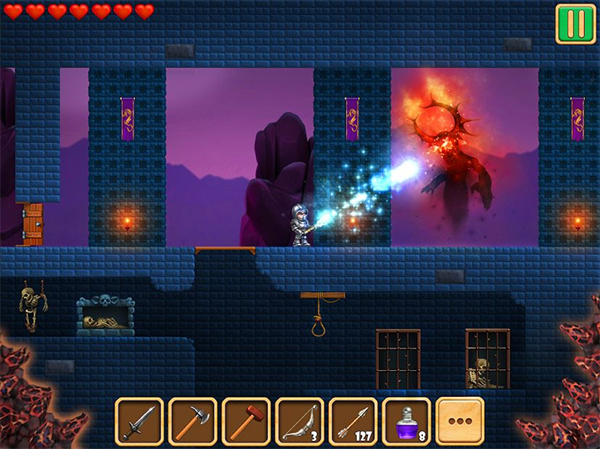This screenshot has width=600, height=449.
Task: Pick the arrow stack slot
Action: coord(353,421)
